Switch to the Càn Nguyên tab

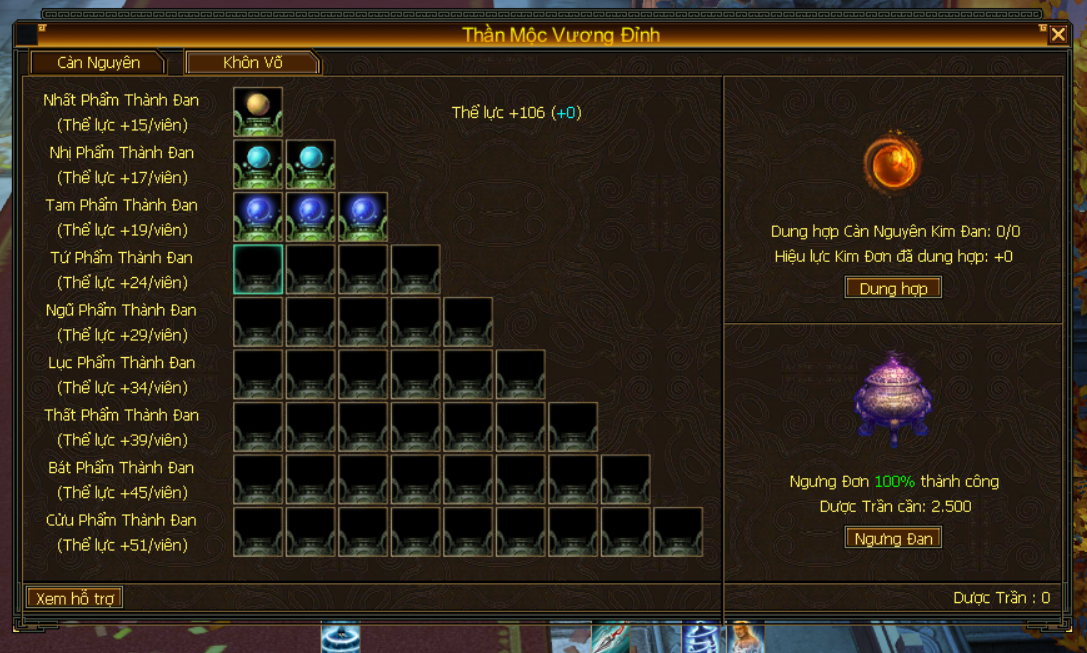[x=97, y=63]
